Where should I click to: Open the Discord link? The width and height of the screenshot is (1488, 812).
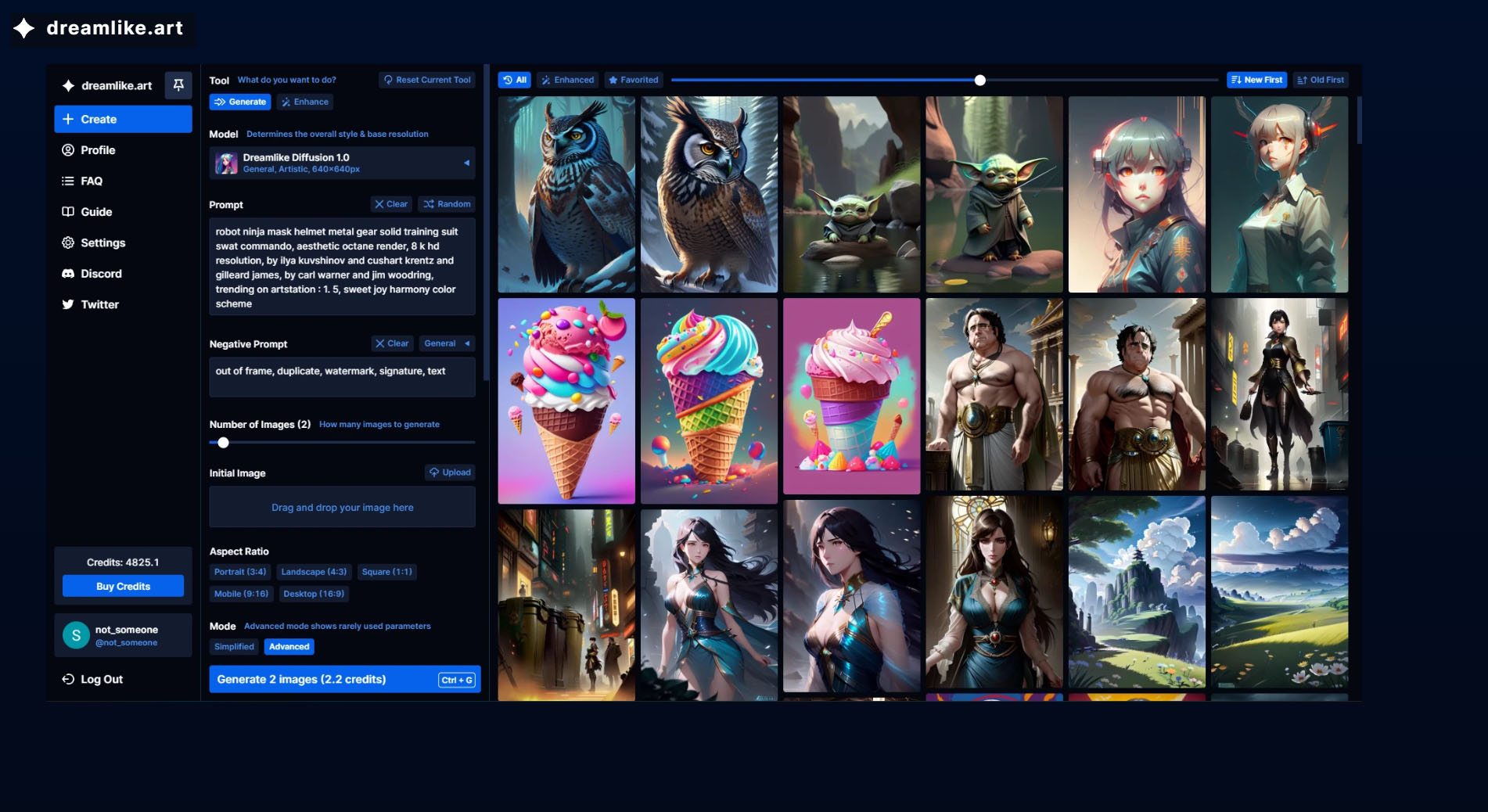pos(101,274)
